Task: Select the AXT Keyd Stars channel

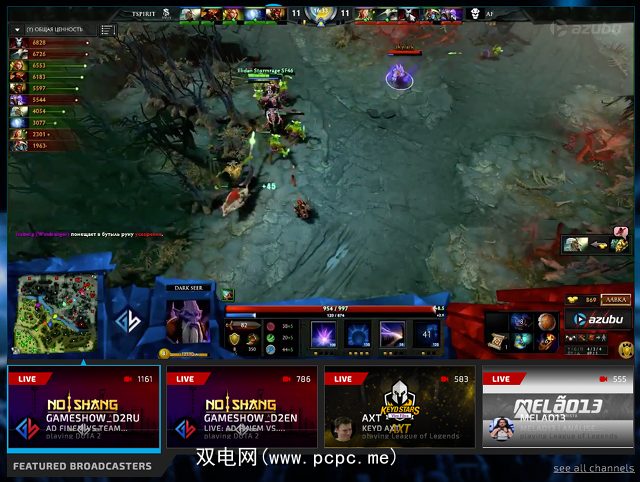Action: pos(400,408)
